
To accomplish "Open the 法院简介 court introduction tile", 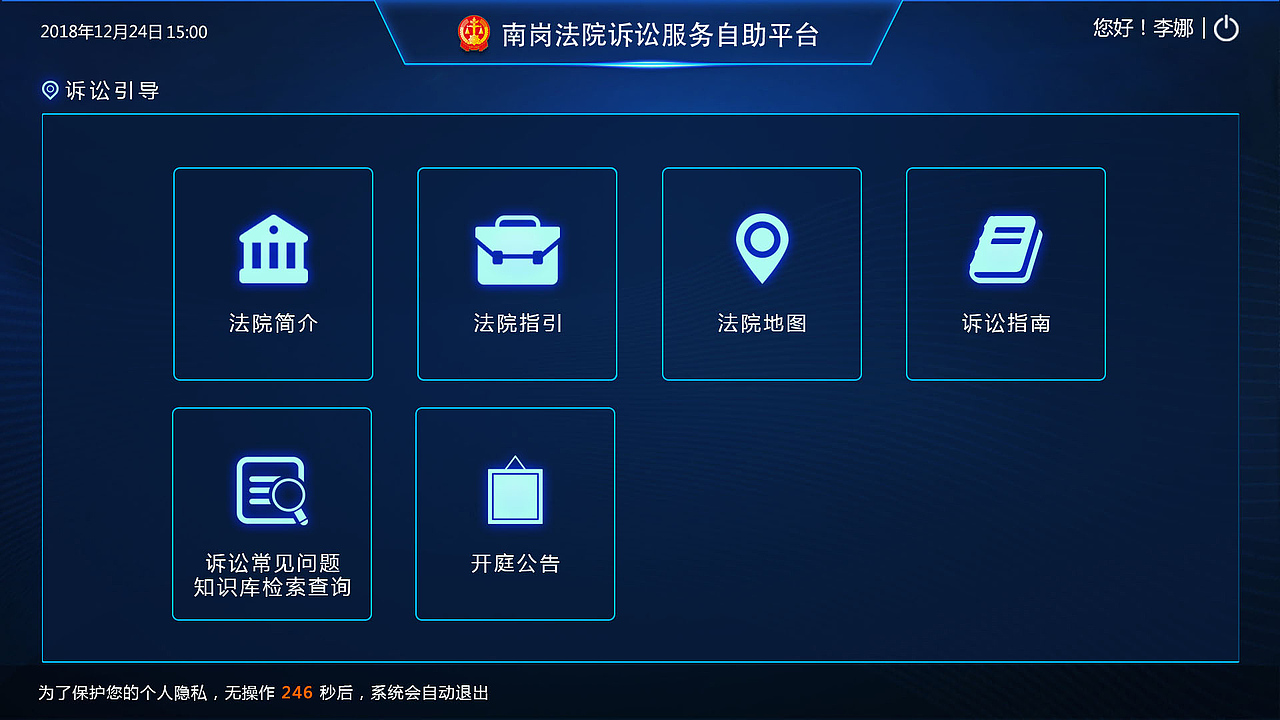I will point(273,274).
